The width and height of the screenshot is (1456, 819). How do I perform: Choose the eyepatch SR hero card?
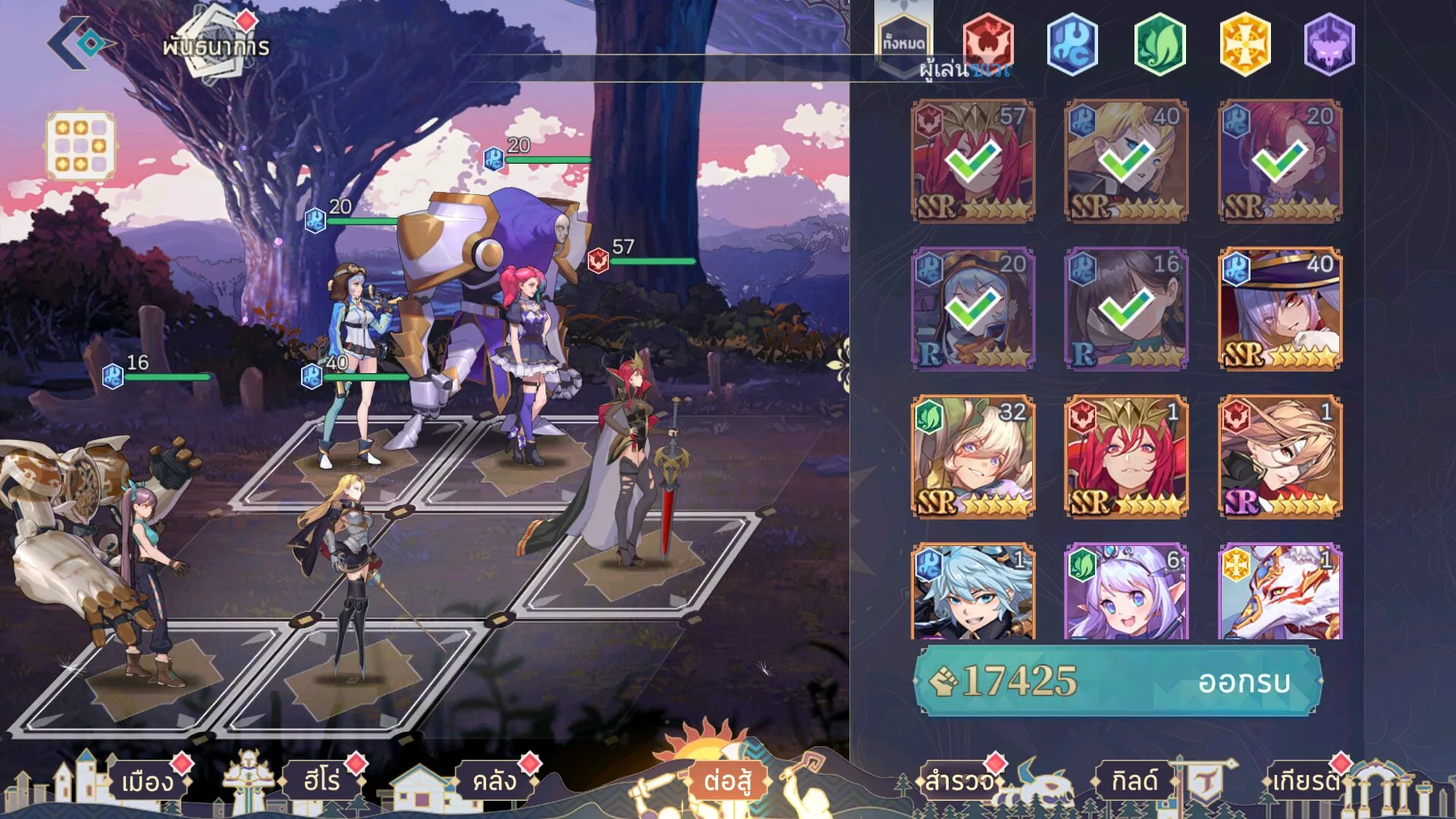tap(1280, 457)
